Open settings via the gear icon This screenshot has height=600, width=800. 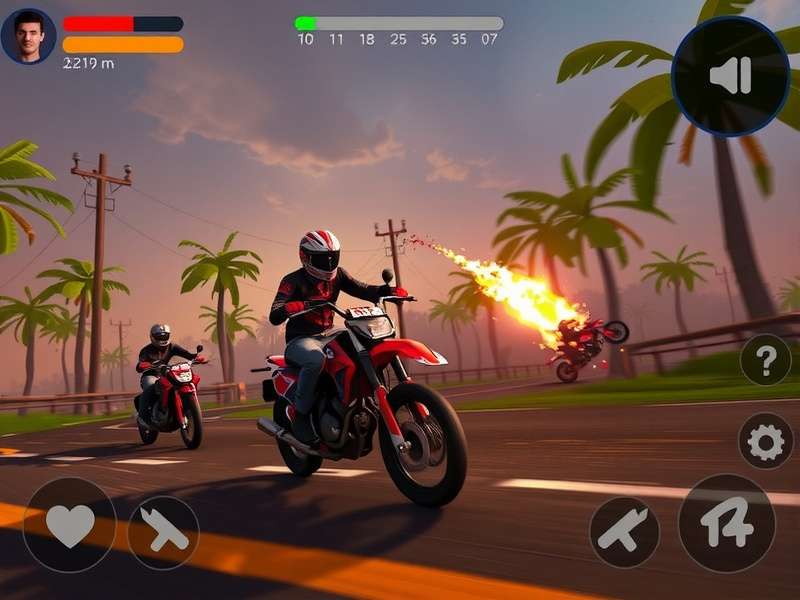pos(766,441)
